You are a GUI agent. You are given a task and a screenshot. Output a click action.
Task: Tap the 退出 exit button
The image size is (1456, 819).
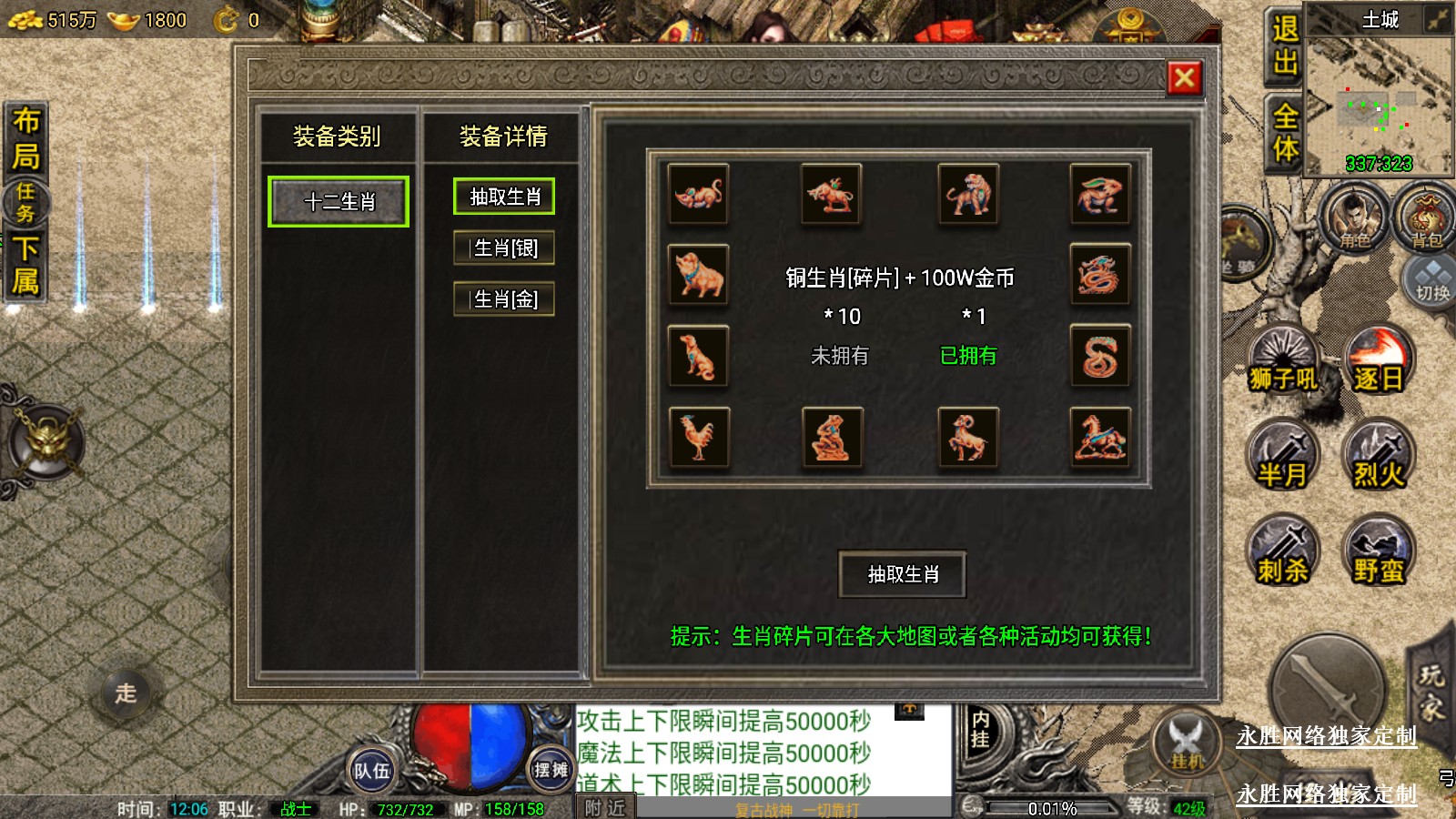click(1284, 45)
